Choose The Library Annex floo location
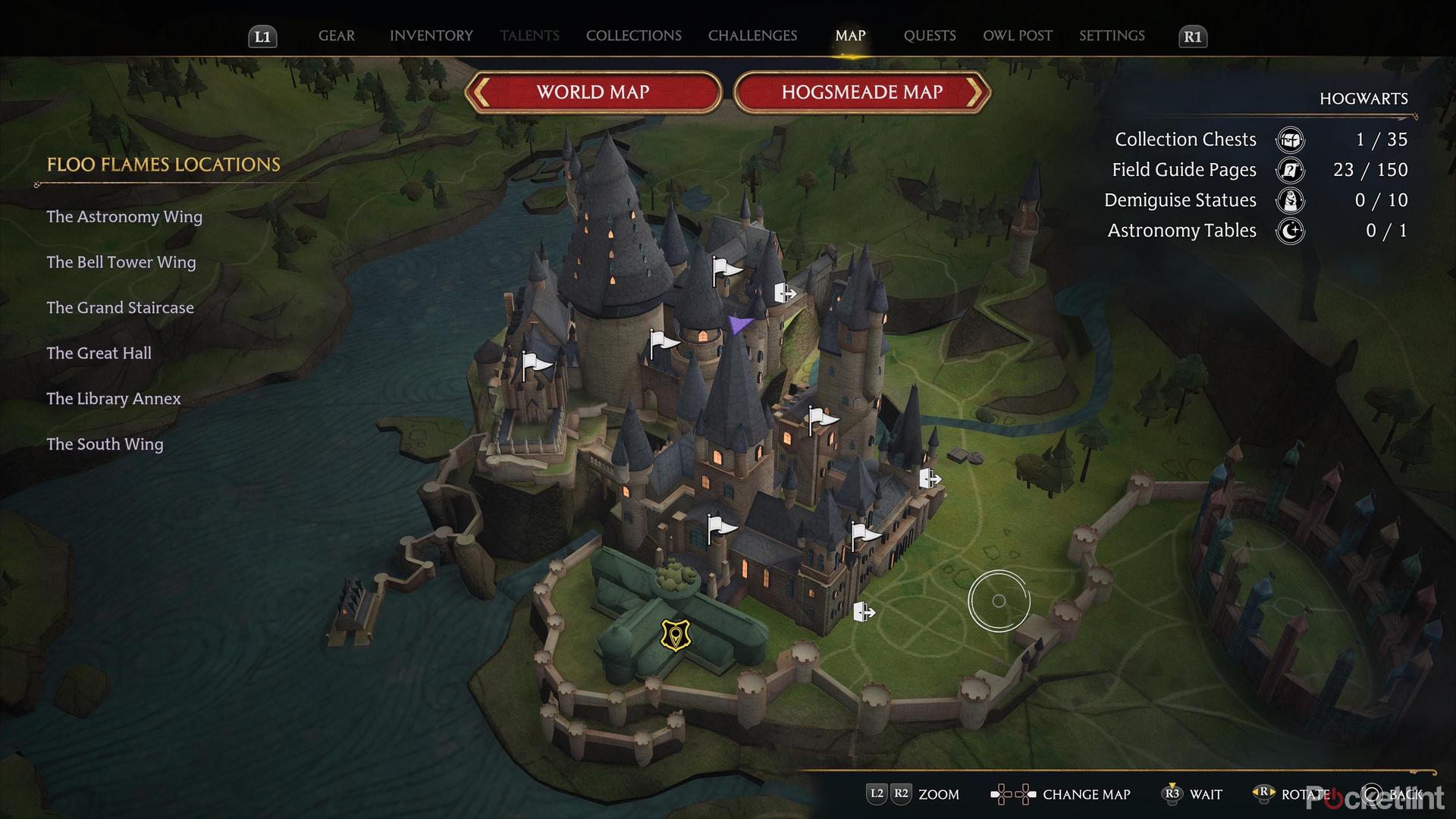Screen dimensions: 1456x819 coord(114,399)
